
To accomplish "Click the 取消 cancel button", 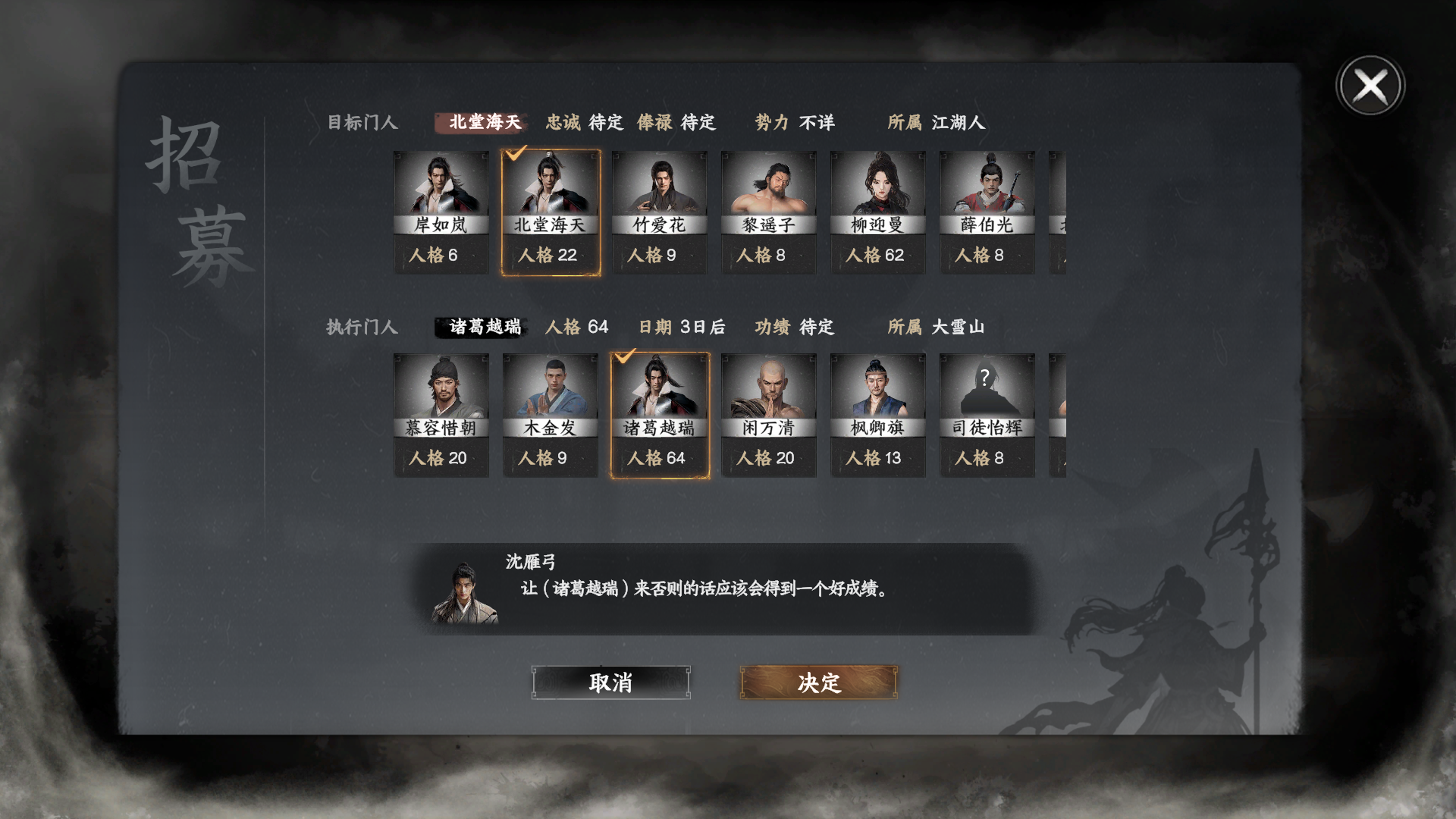I will 611,682.
